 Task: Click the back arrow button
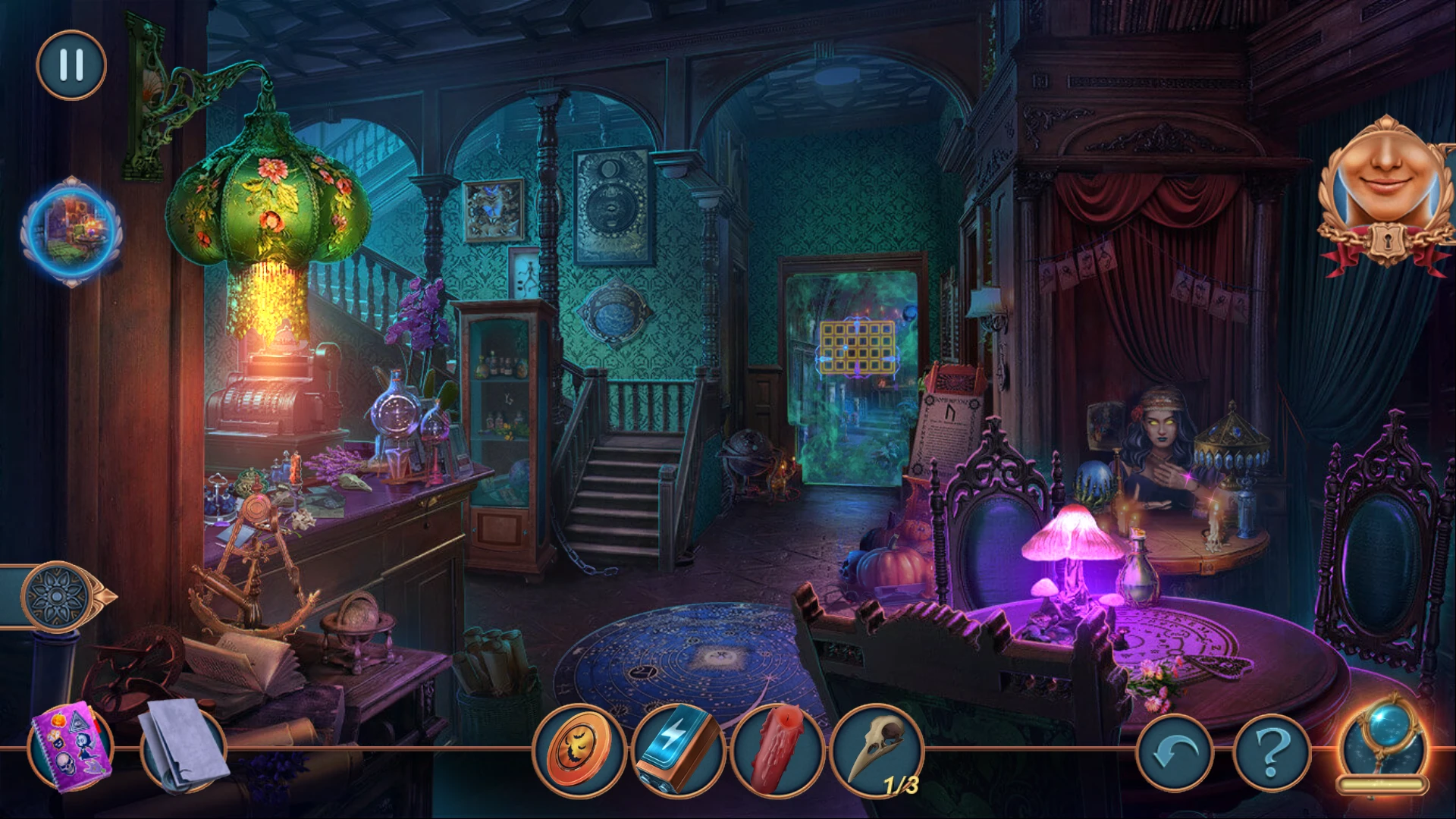point(1175,753)
